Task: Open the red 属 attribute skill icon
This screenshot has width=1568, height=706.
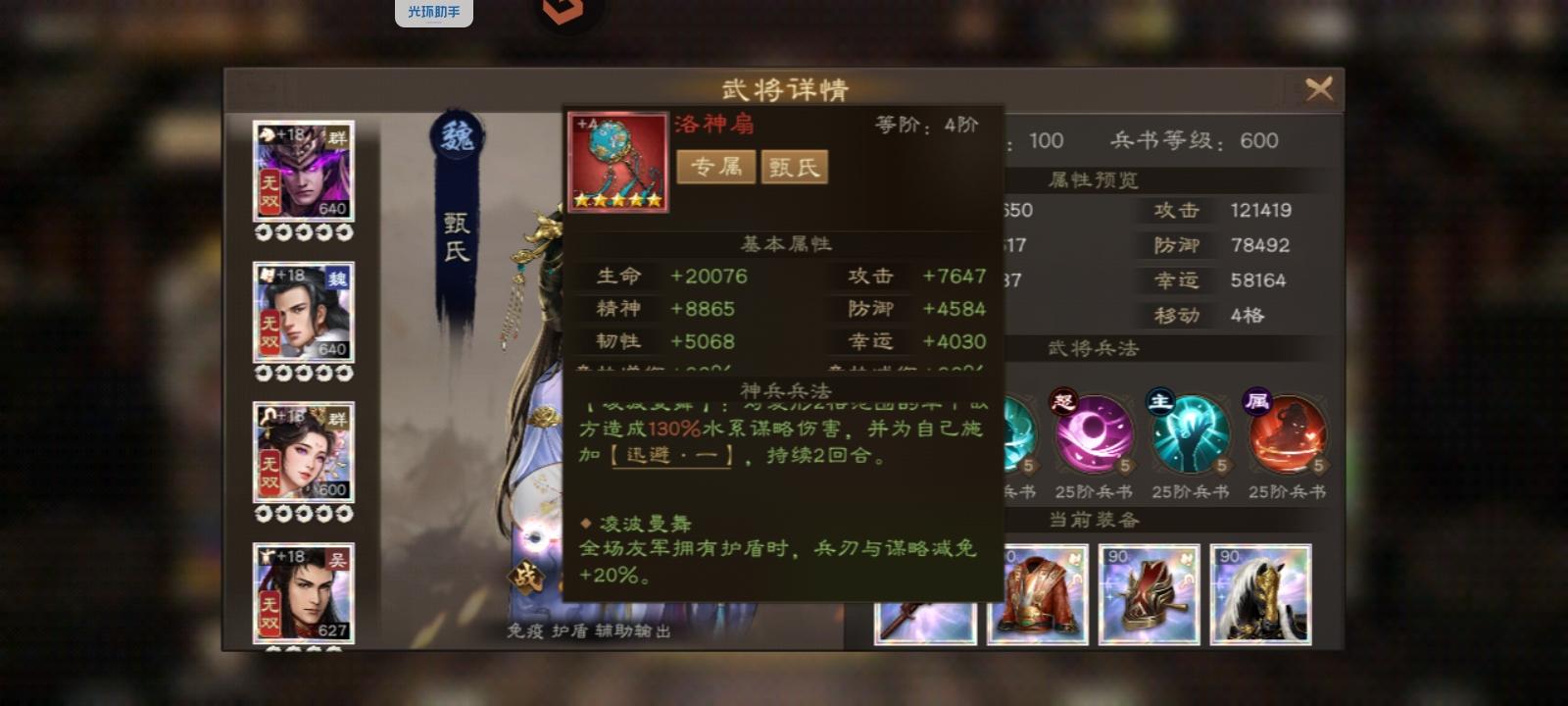Action: 1287,435
